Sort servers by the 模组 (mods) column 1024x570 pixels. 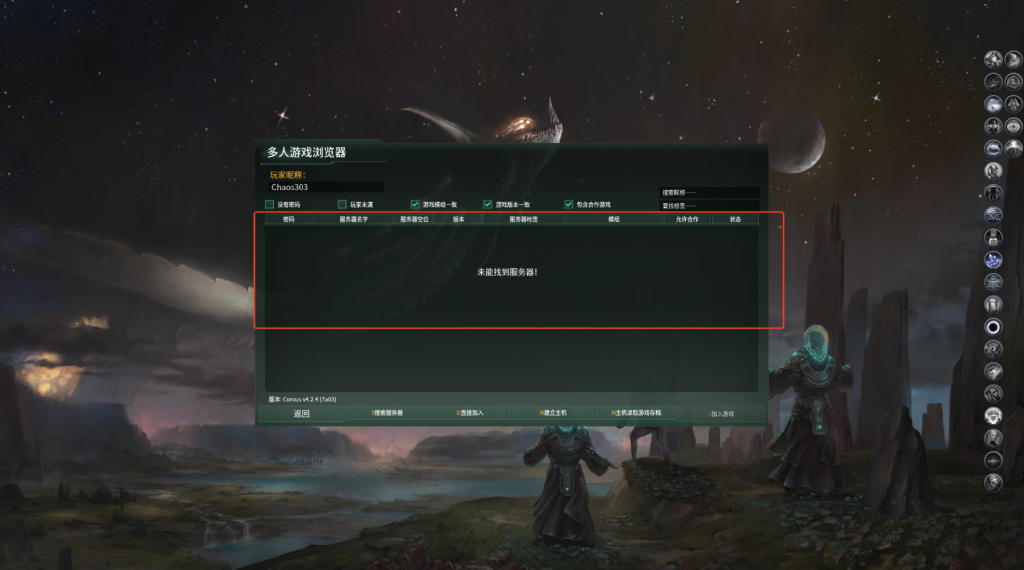tap(614, 219)
